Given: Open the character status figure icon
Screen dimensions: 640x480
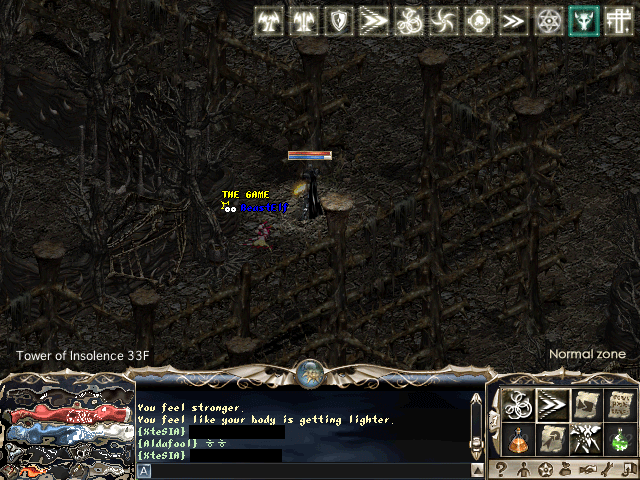Looking at the screenshot, I should [522, 470].
